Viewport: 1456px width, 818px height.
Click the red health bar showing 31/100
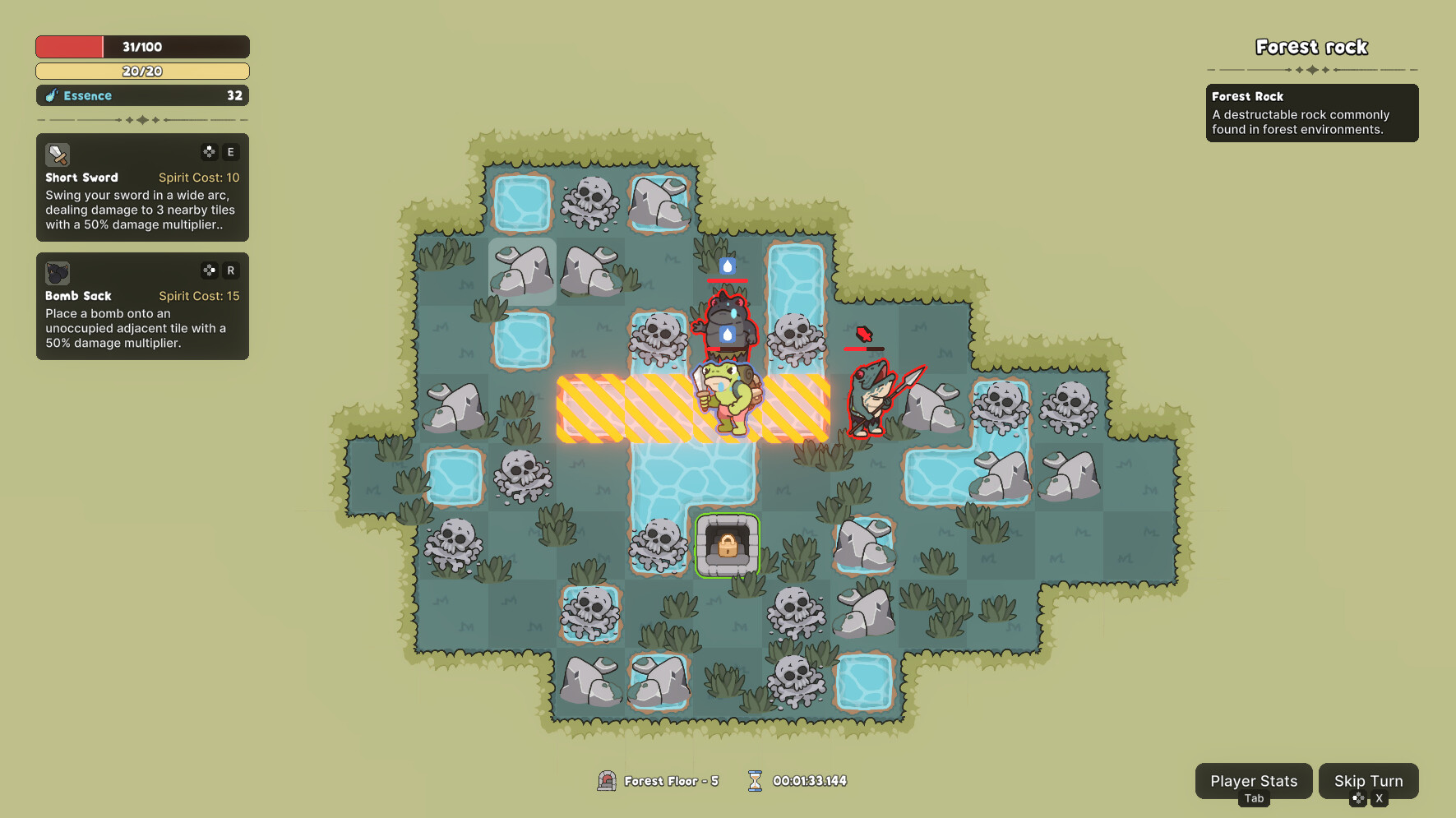141,46
